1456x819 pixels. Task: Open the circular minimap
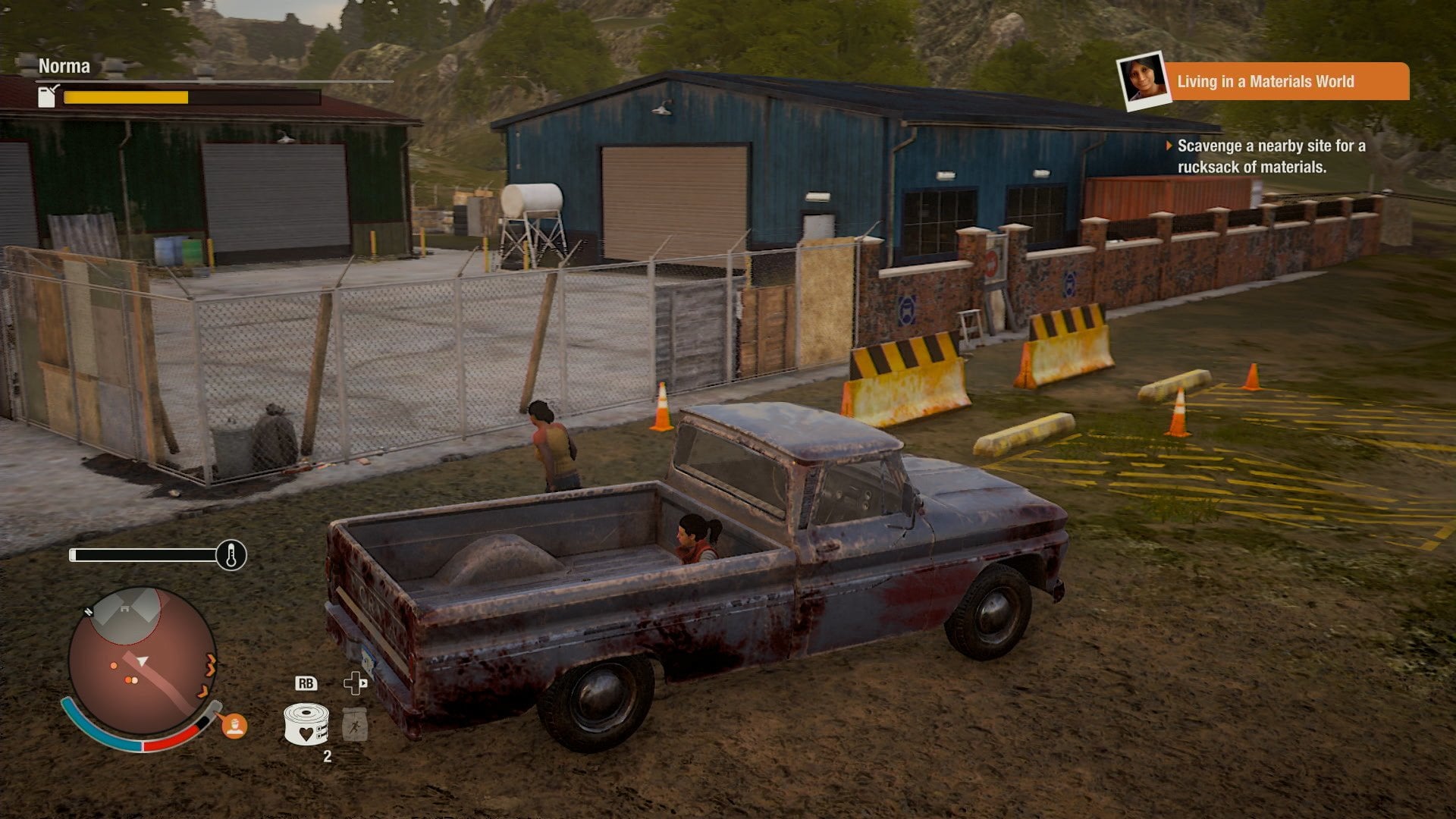coord(142,661)
